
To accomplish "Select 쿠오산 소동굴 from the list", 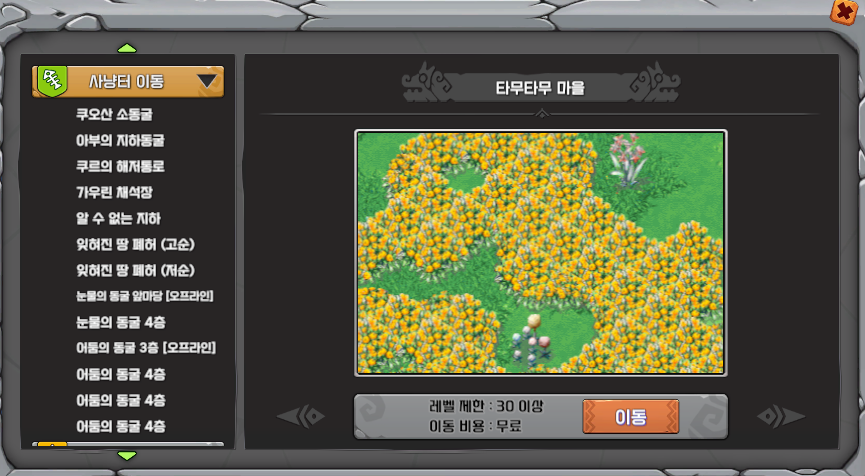I will coord(114,114).
